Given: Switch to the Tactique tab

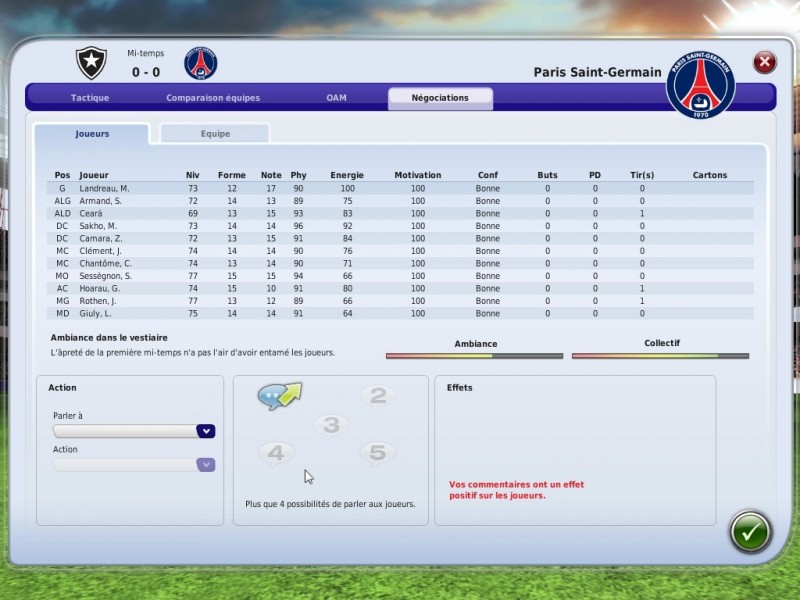Looking at the screenshot, I should [90, 98].
